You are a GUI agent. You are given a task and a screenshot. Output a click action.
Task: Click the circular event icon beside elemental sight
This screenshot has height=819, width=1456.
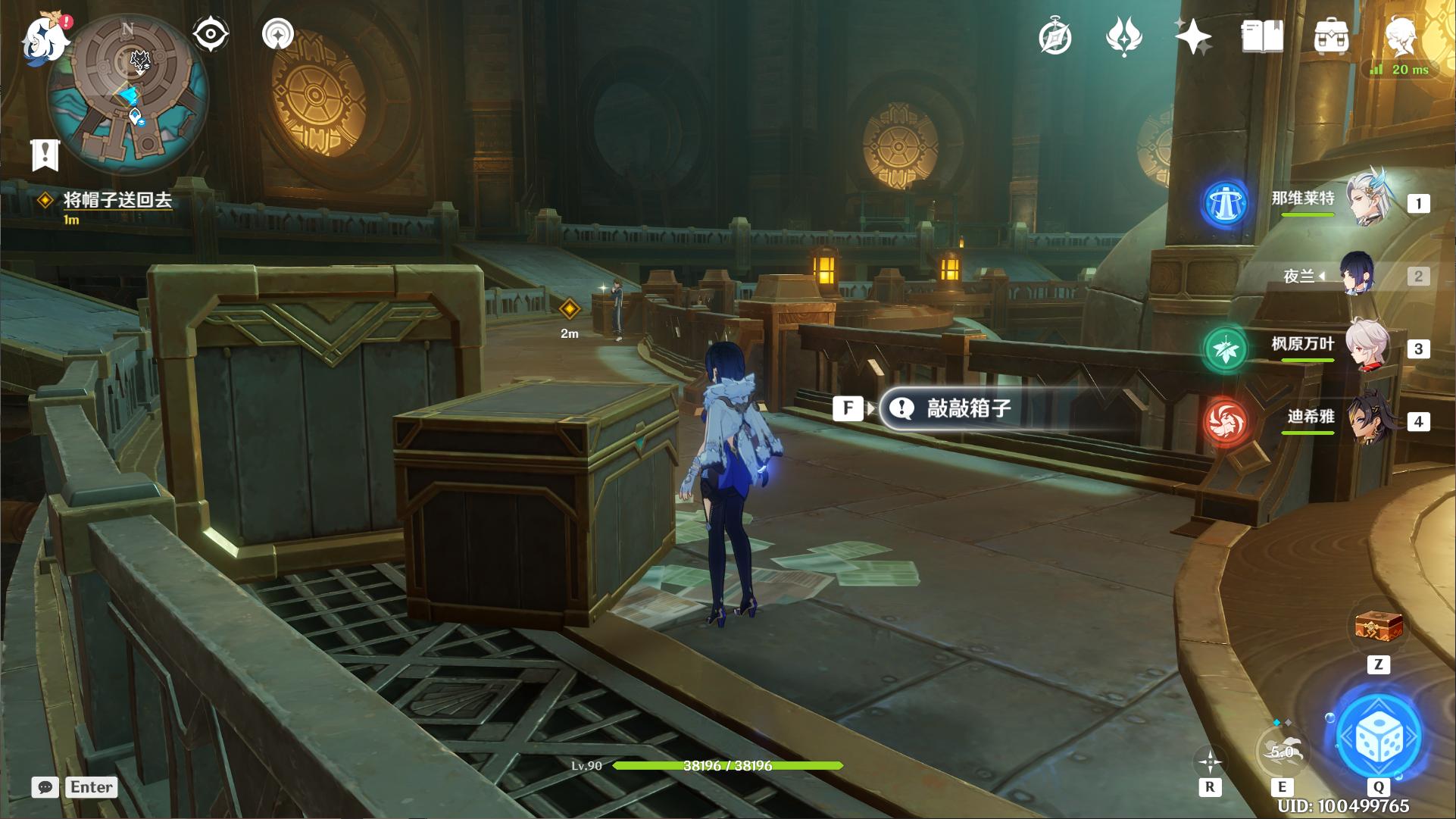(x=278, y=34)
